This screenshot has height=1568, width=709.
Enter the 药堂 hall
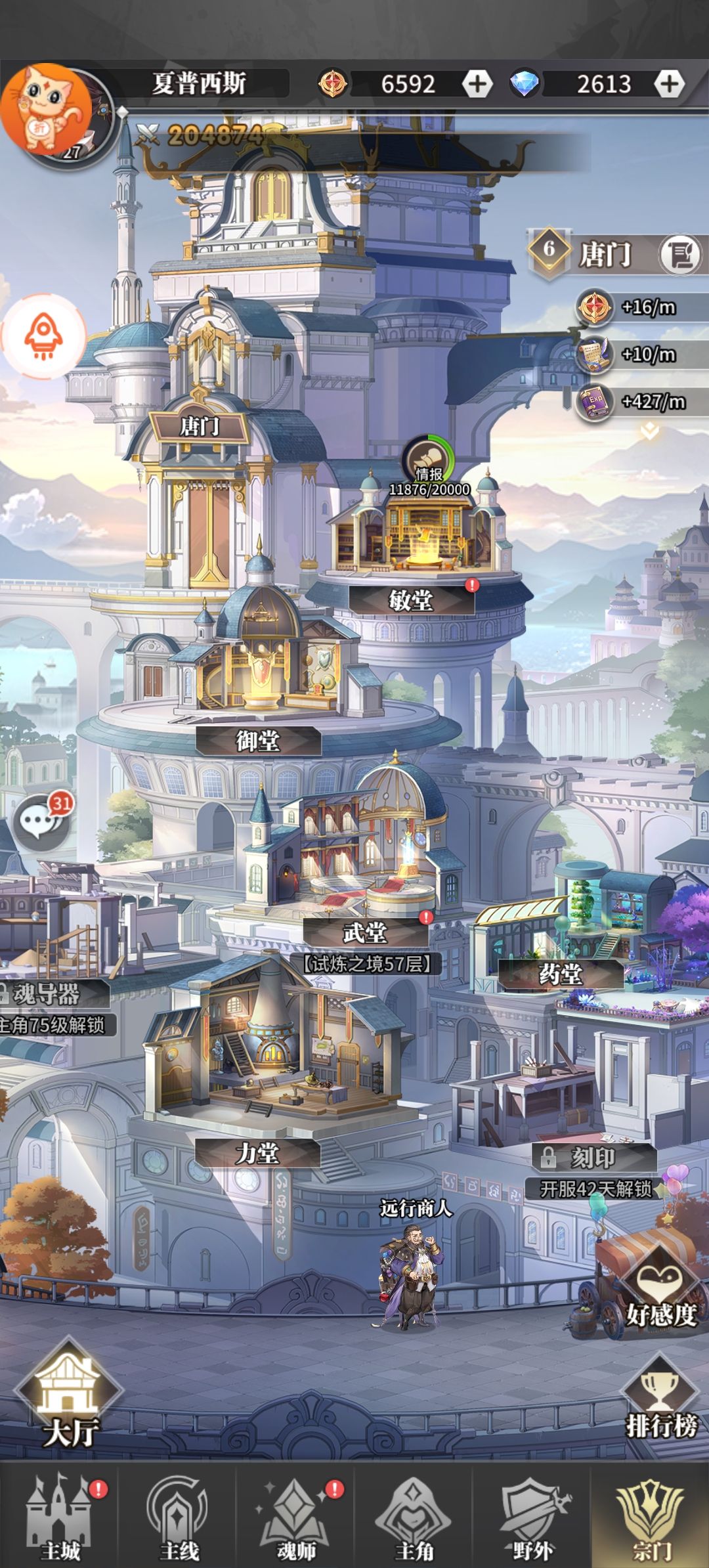(x=560, y=974)
